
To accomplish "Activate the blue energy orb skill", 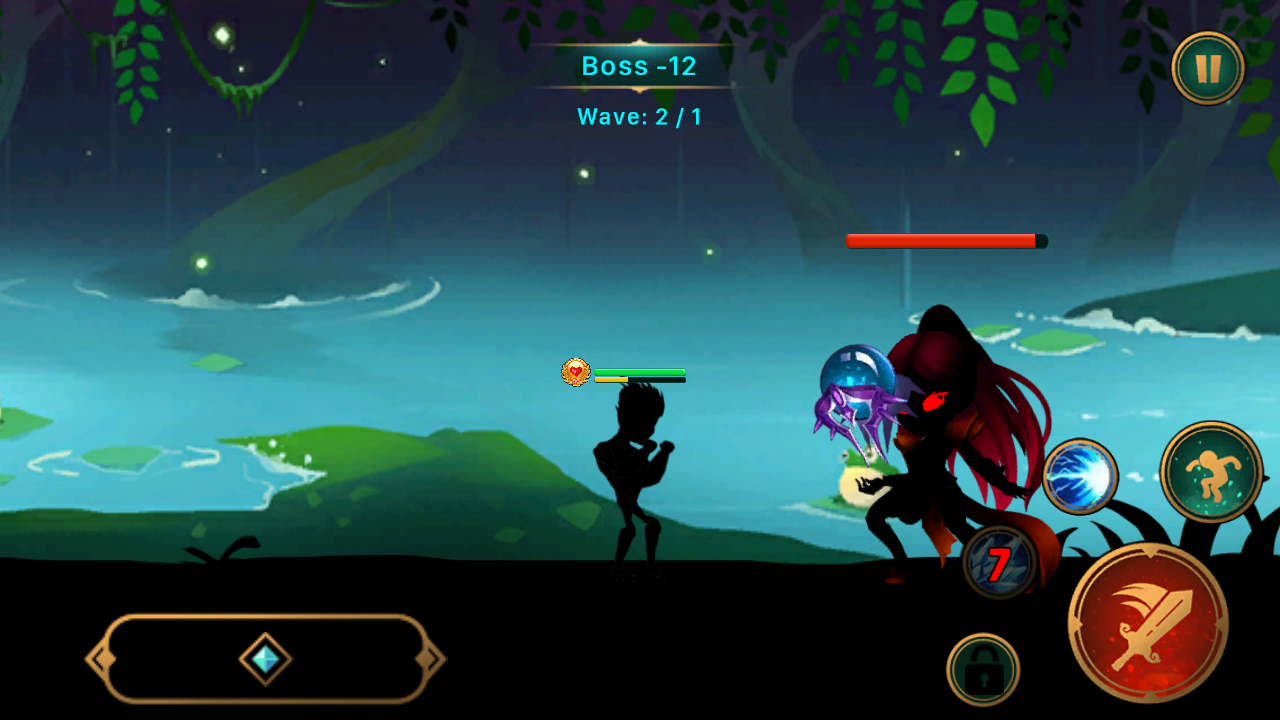I will pos(1080,477).
